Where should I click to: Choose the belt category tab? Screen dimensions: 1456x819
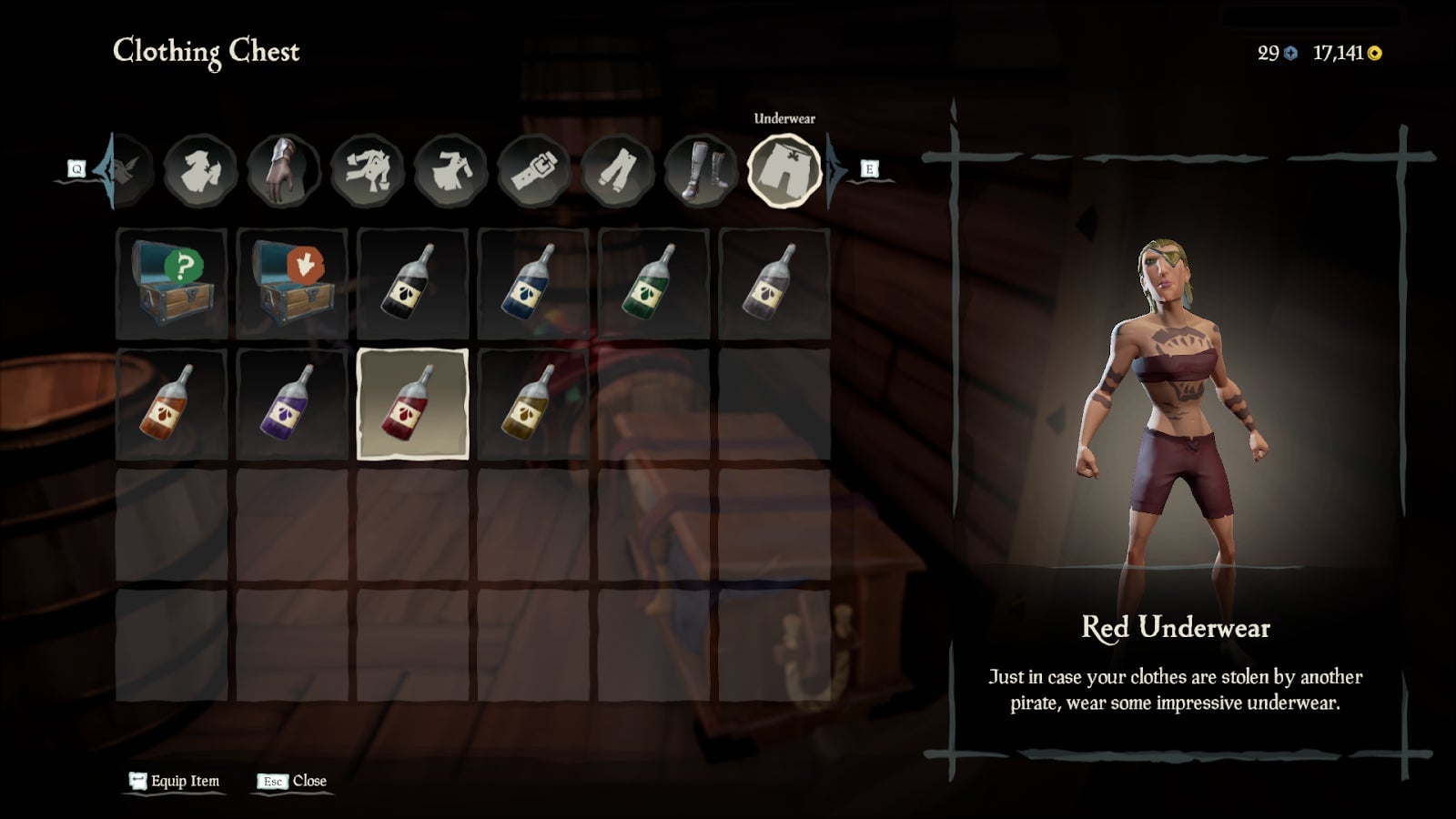pos(534,170)
